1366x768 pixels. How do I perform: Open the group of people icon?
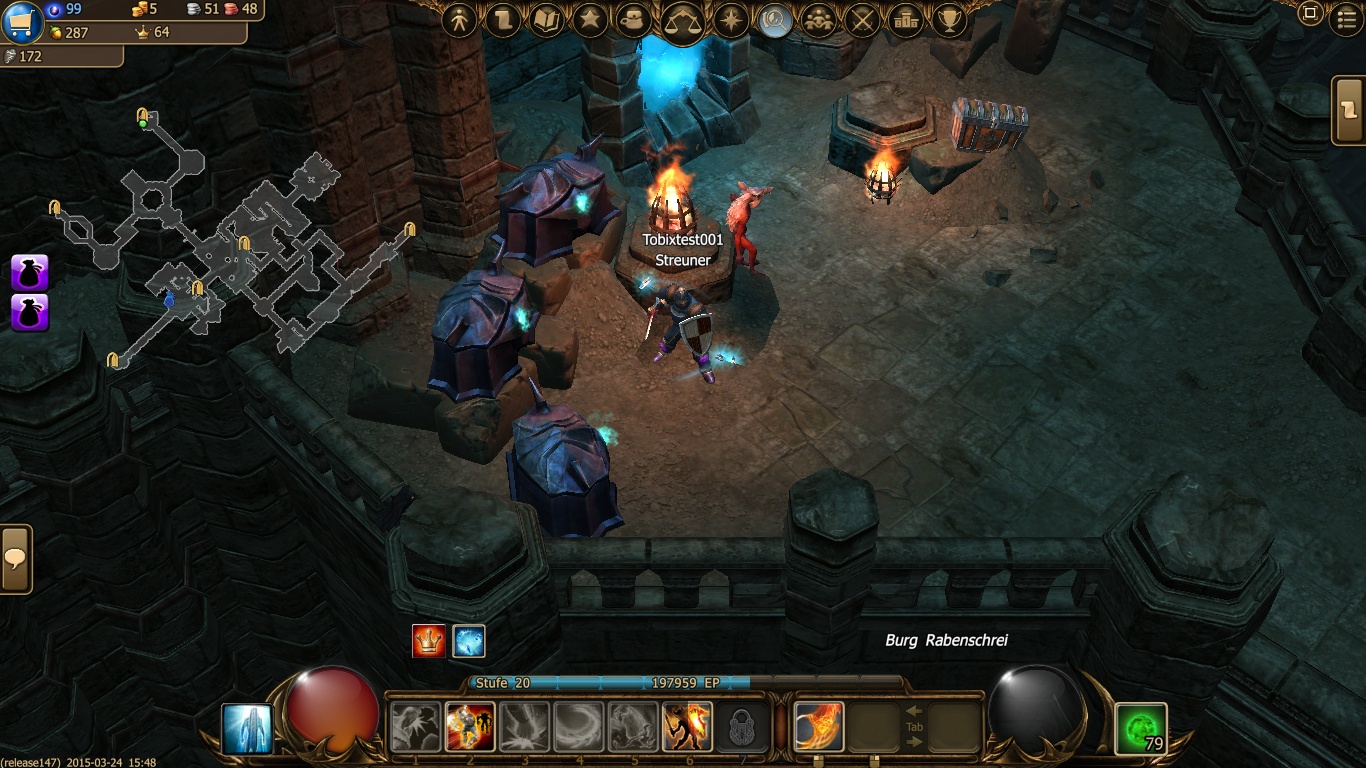(x=819, y=20)
